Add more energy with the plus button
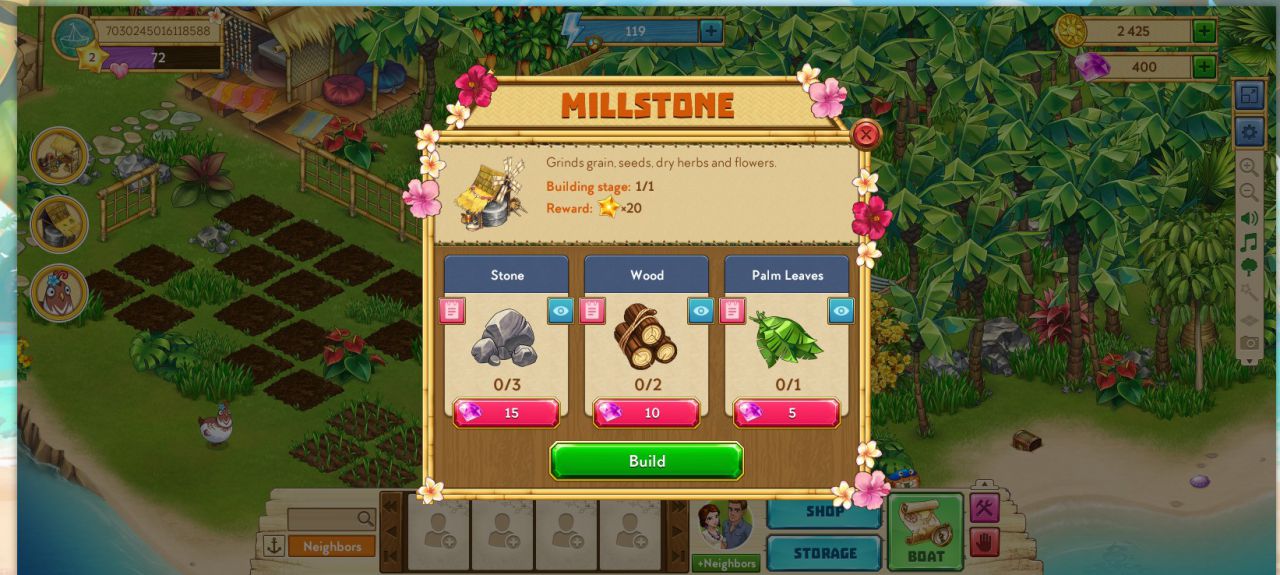The height and width of the screenshot is (575, 1280). (x=710, y=31)
